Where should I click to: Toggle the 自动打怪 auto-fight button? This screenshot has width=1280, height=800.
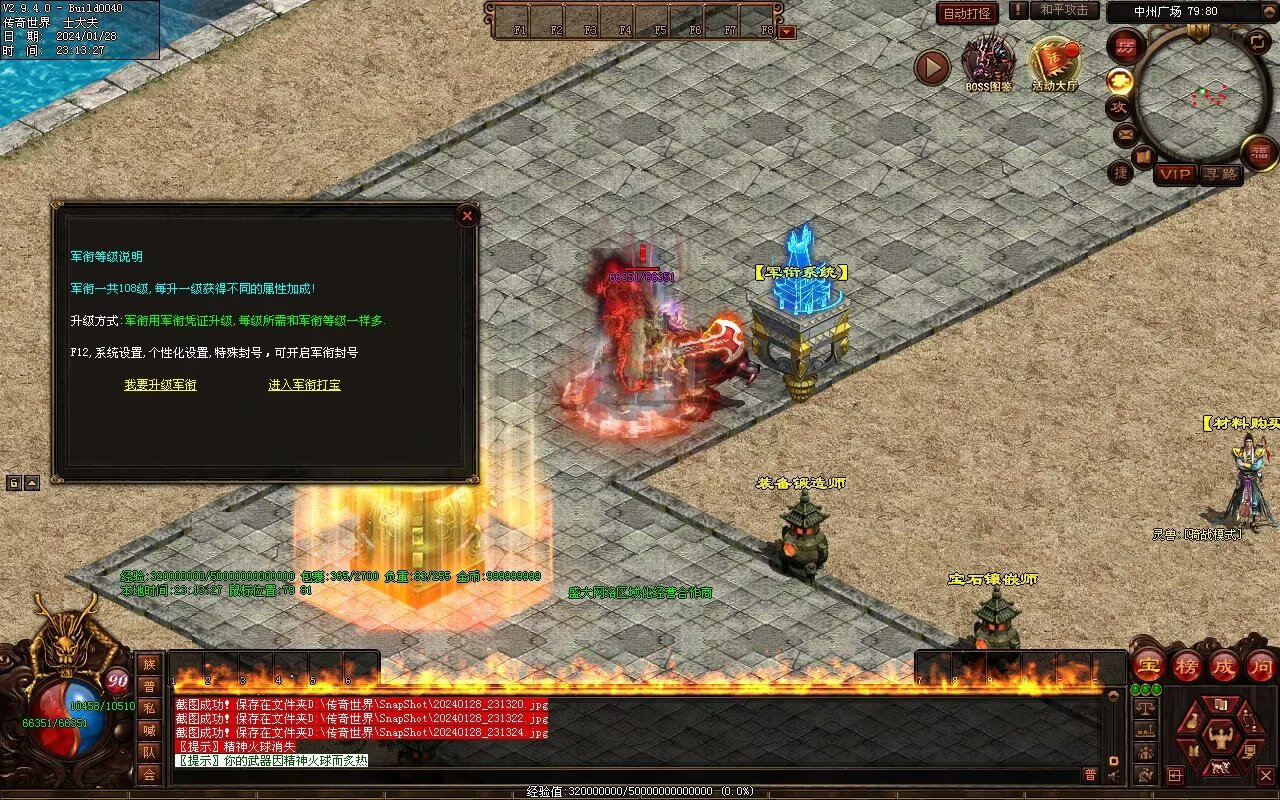click(967, 13)
